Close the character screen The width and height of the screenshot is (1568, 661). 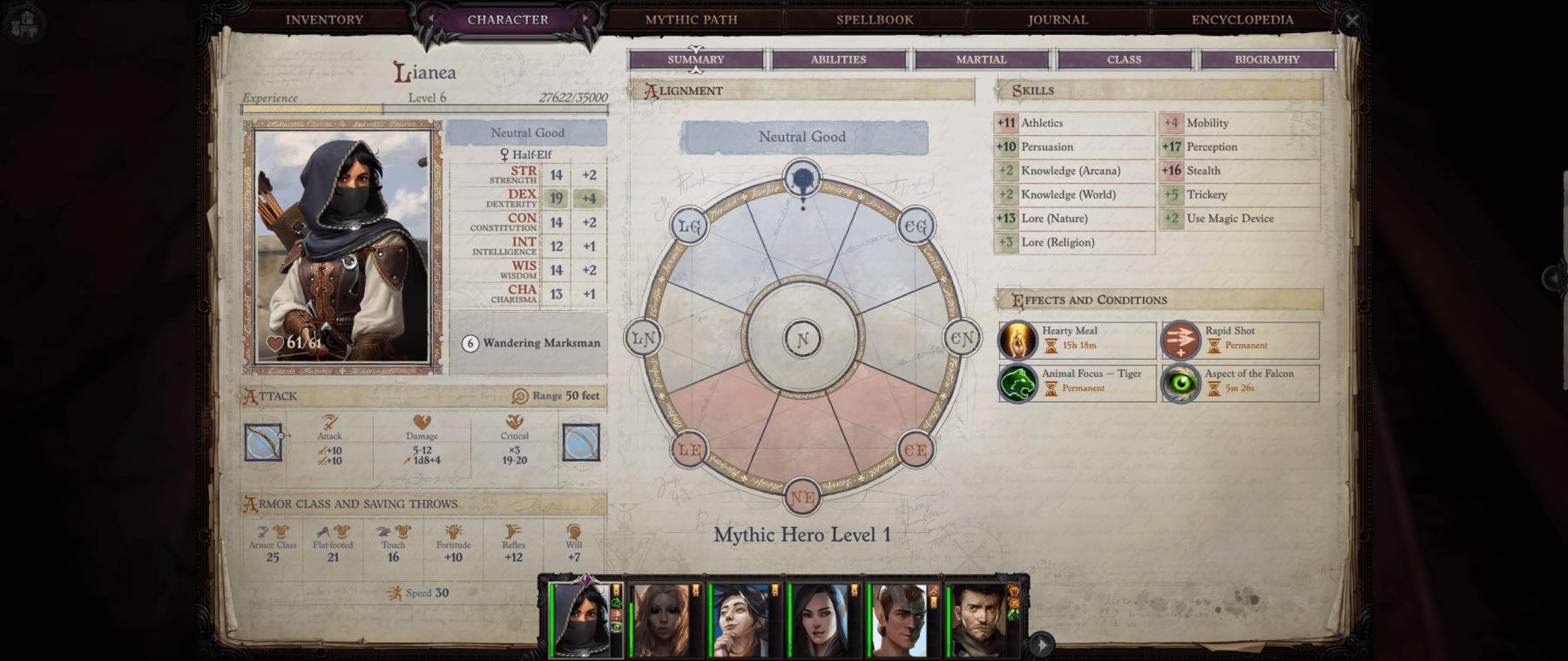tap(1351, 20)
